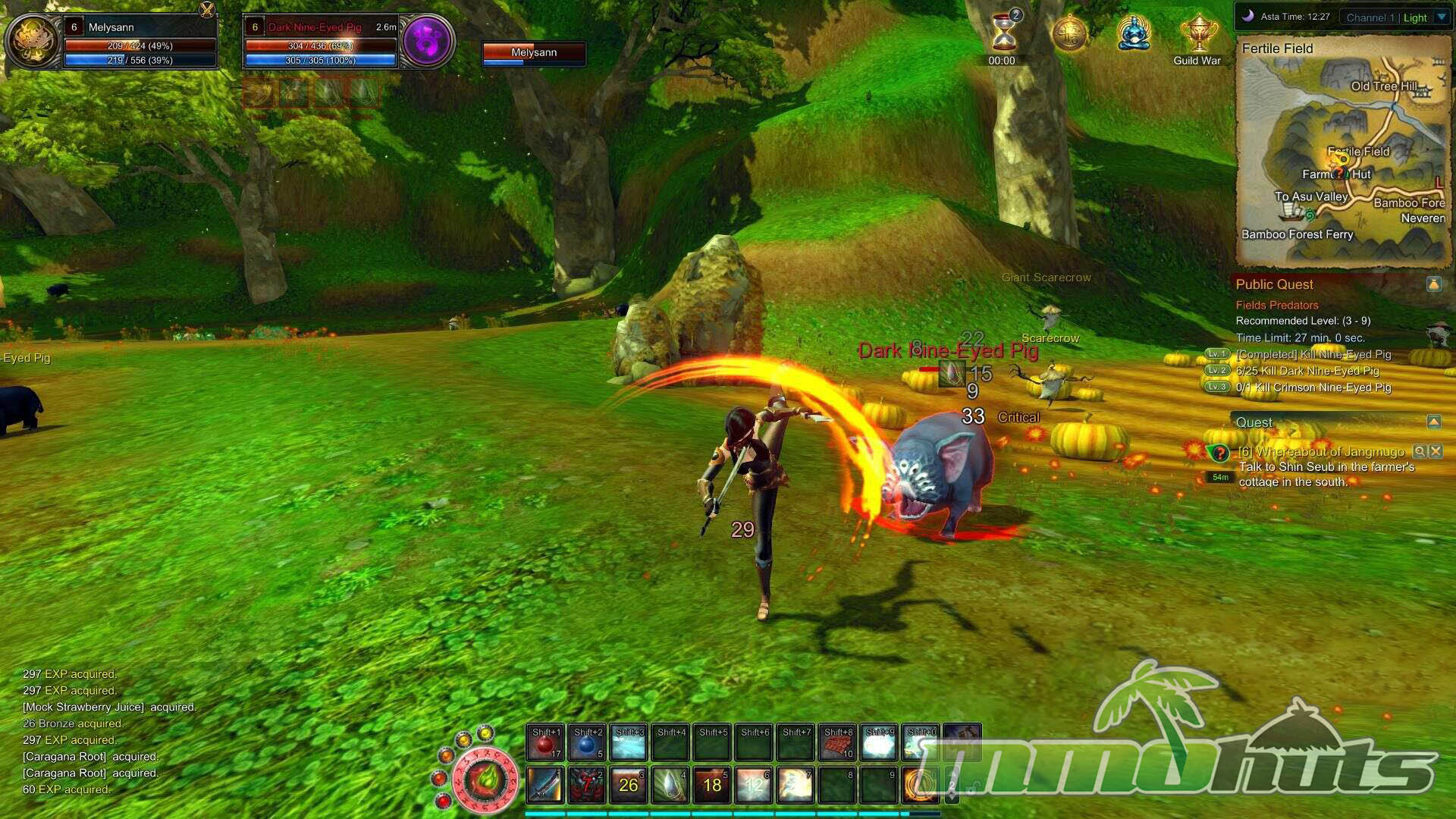Activate the red demon mask skill
The image size is (1456, 819).
point(587,785)
